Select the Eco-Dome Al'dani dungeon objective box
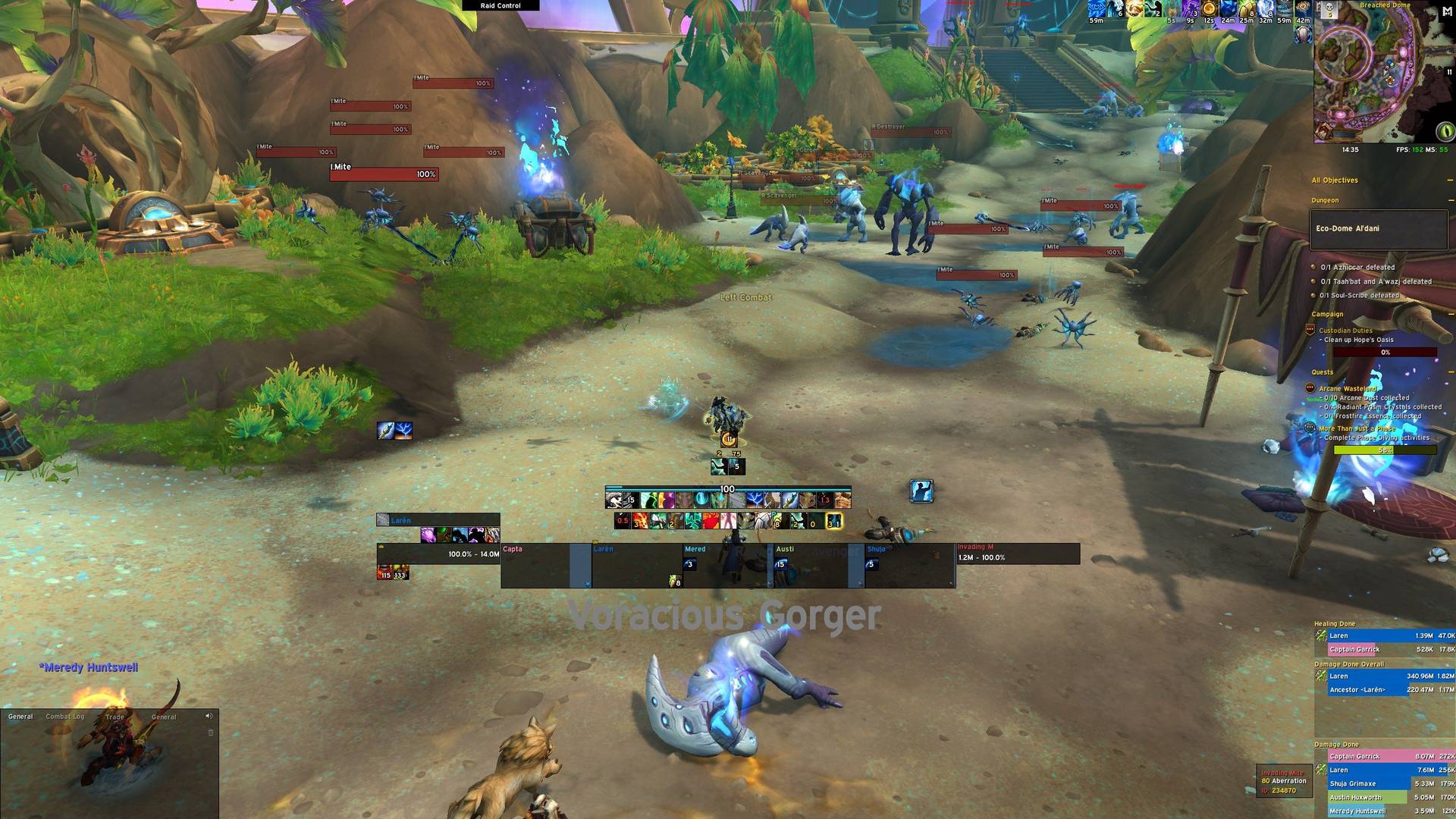1456x819 pixels. 1379,229
